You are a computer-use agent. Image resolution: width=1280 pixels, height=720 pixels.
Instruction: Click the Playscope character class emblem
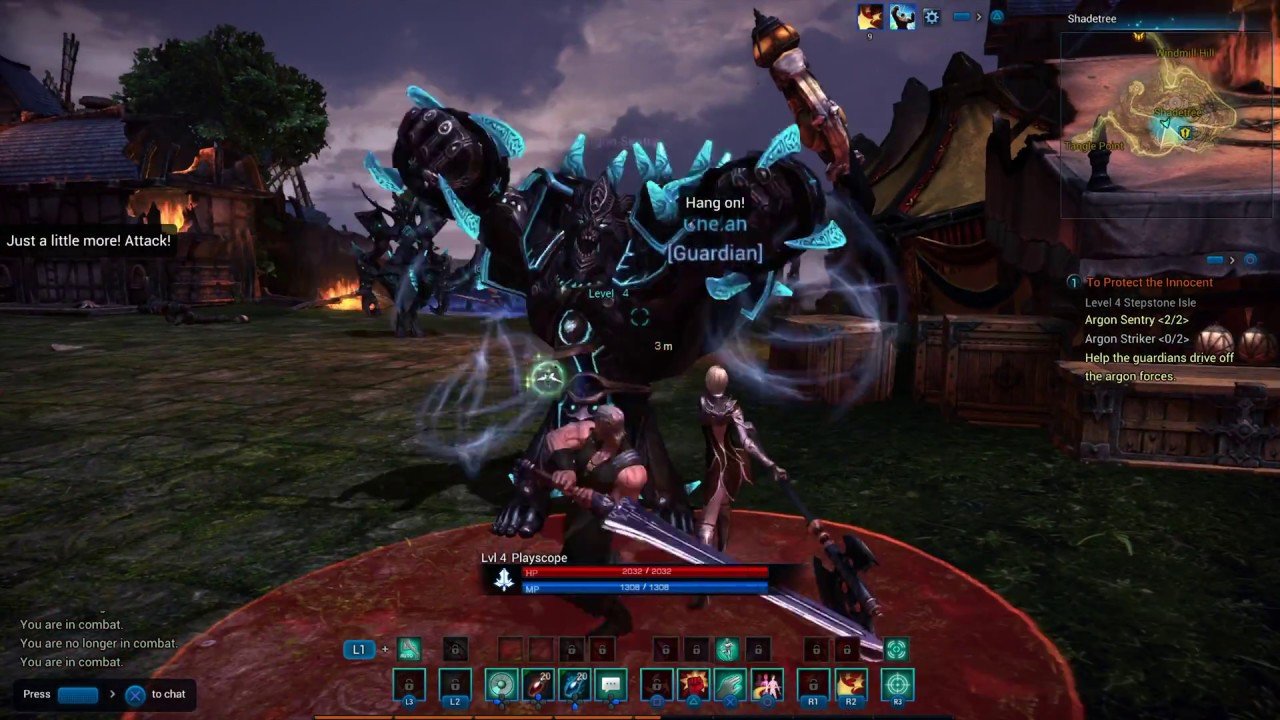coord(504,579)
